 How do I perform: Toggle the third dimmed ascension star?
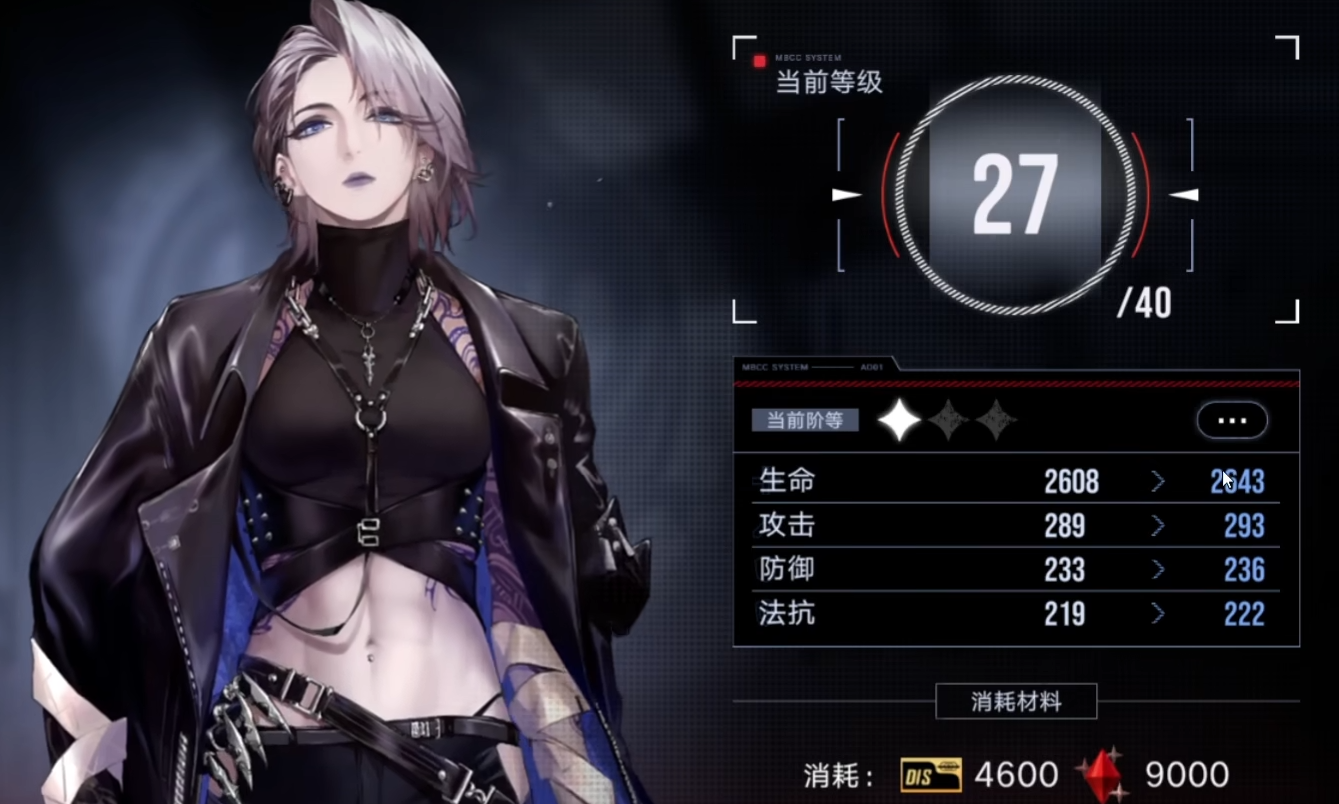[x=997, y=420]
